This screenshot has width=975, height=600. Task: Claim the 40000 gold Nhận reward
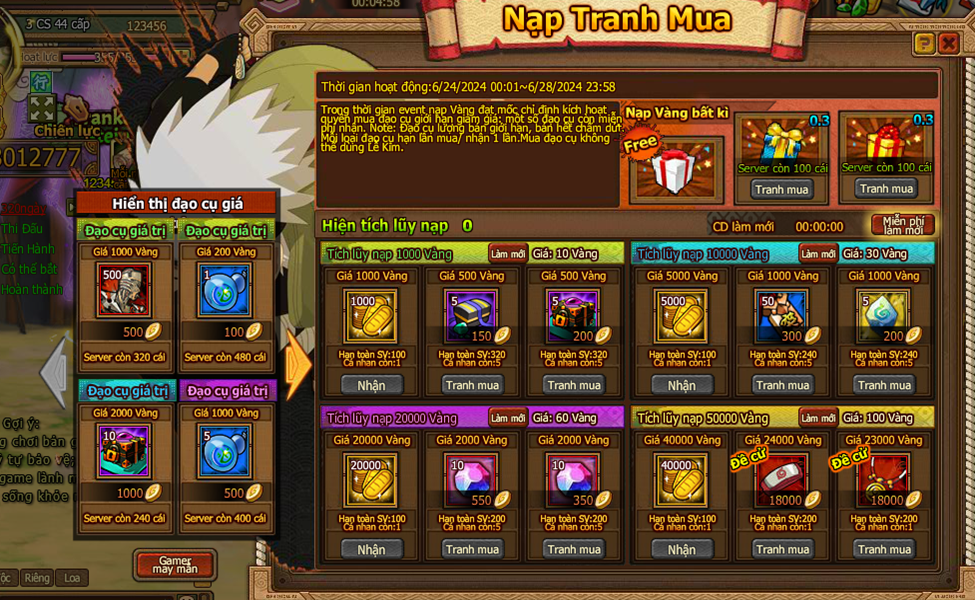coord(681,549)
